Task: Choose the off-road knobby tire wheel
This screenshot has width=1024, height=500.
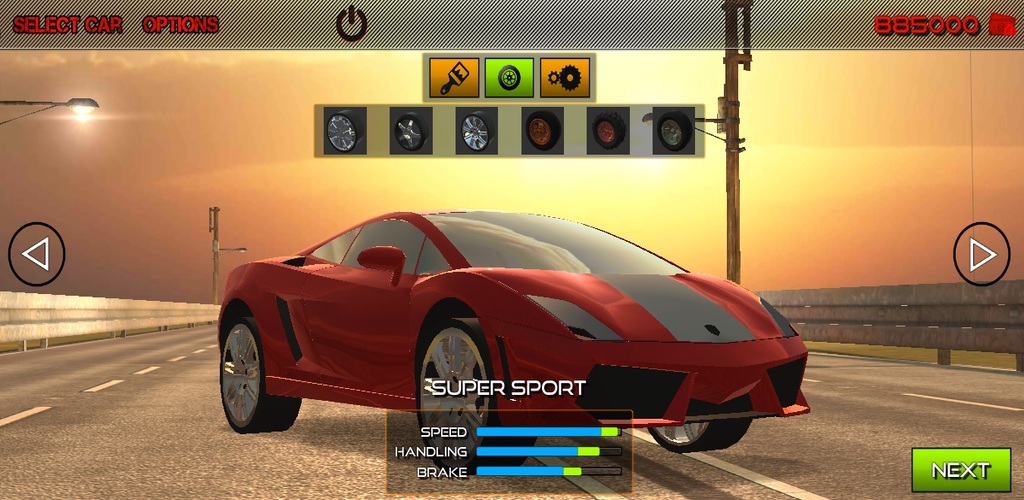Action: pos(608,131)
